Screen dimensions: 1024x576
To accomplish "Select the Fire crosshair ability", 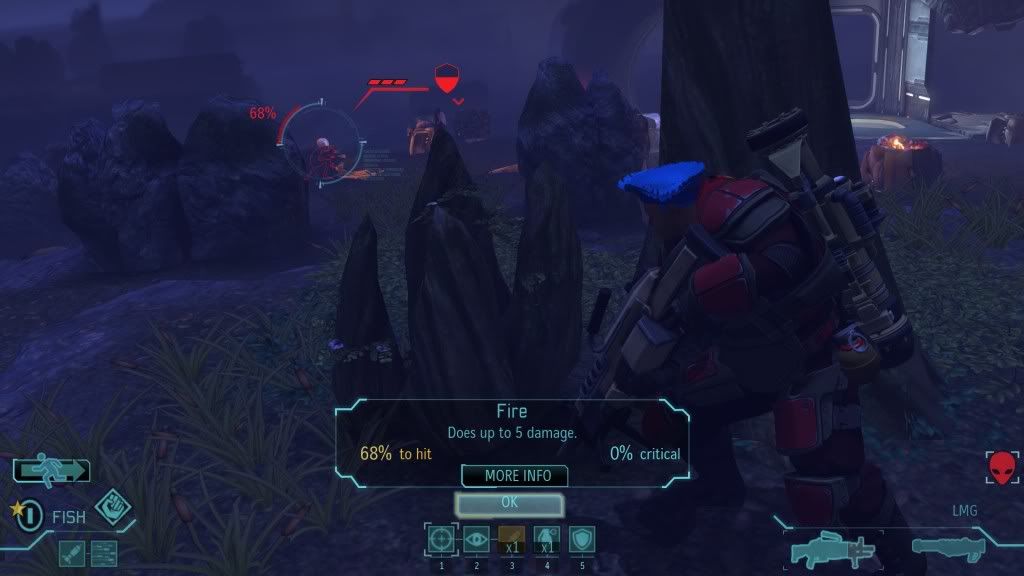I will tap(441, 540).
